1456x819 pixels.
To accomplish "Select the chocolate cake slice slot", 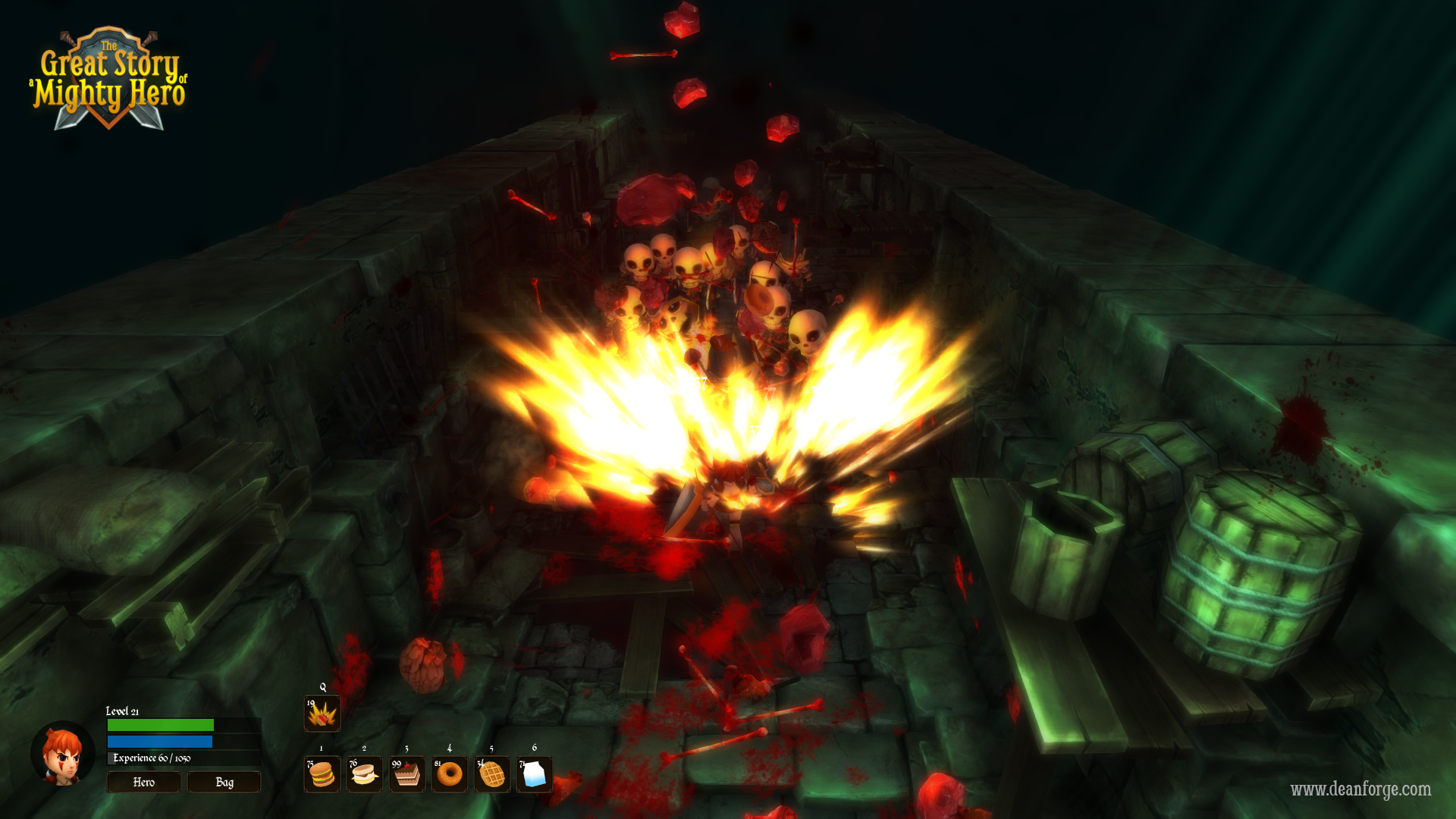I will tap(407, 774).
